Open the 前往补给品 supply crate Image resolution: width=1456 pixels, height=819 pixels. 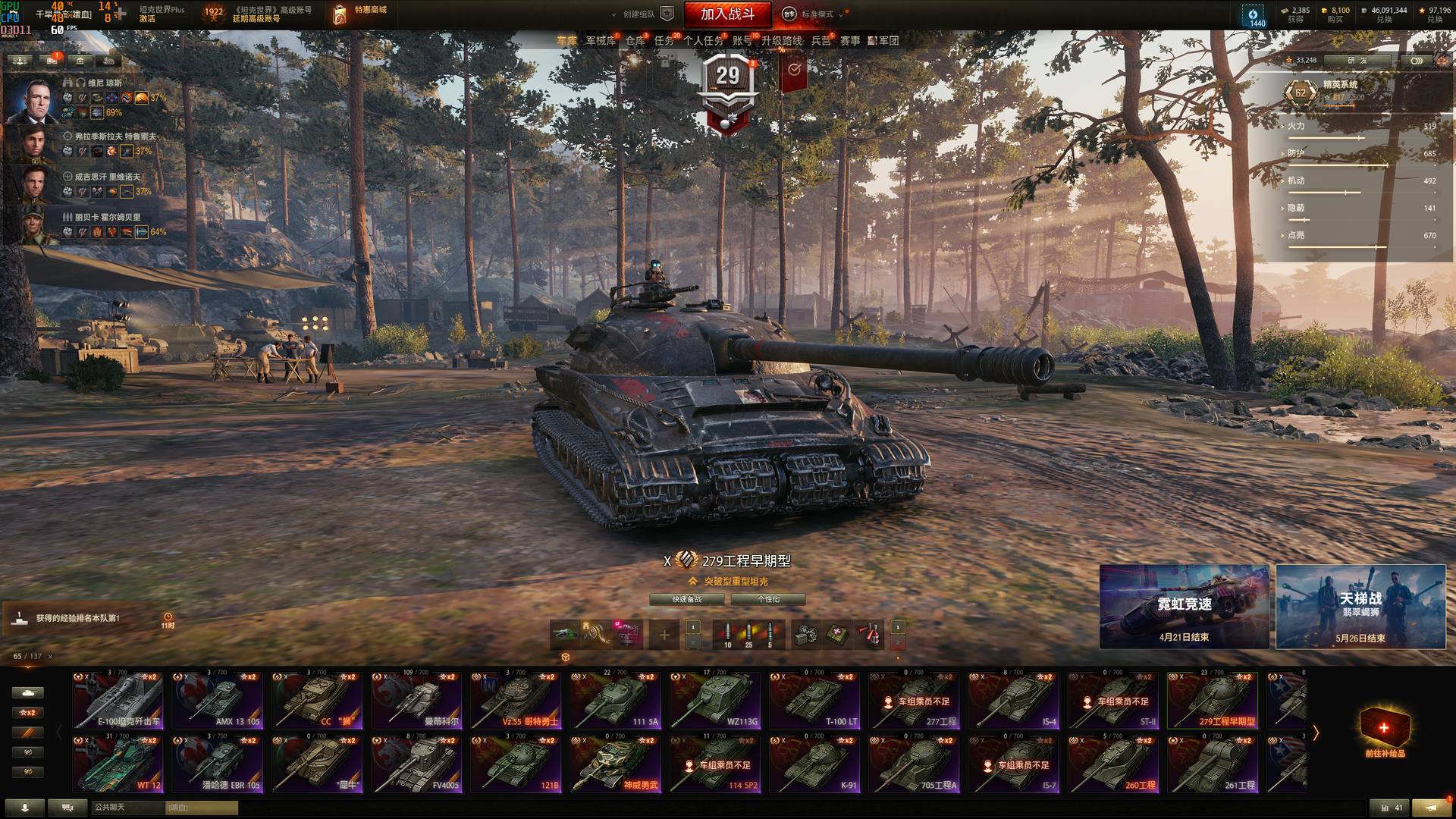1385,732
